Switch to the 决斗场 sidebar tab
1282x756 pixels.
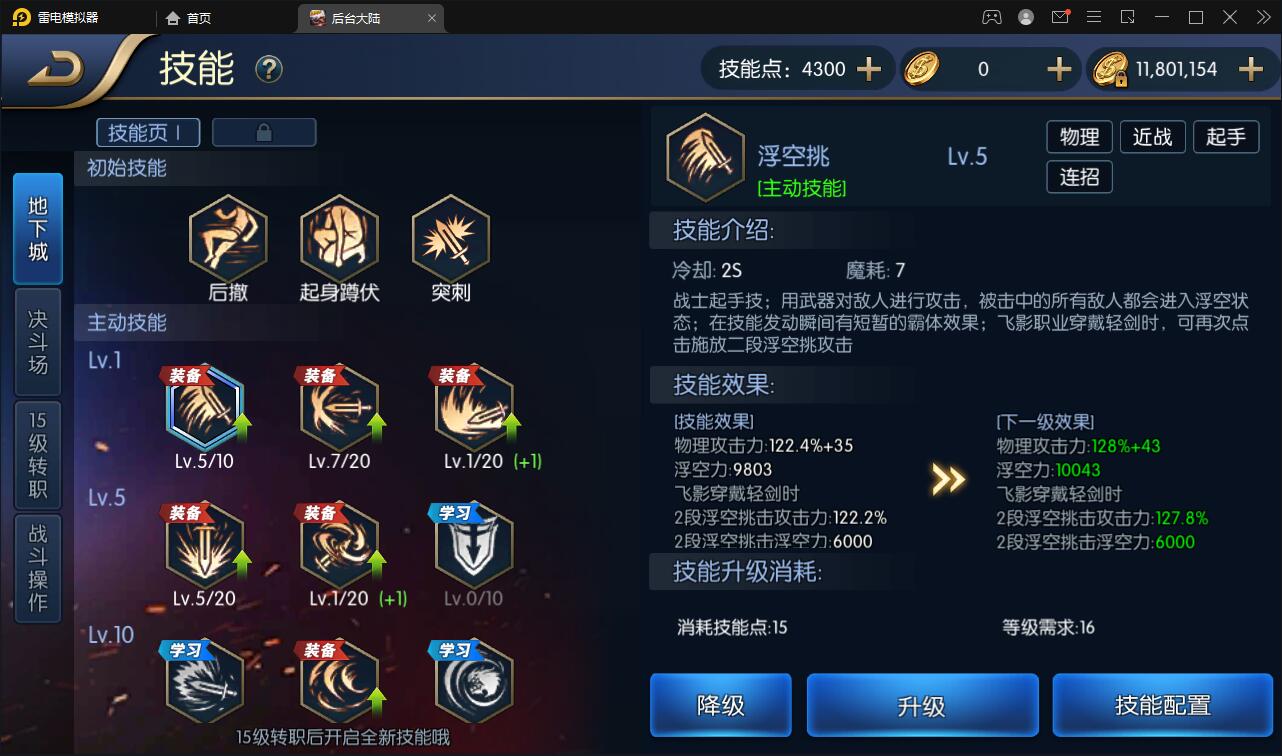(38, 341)
